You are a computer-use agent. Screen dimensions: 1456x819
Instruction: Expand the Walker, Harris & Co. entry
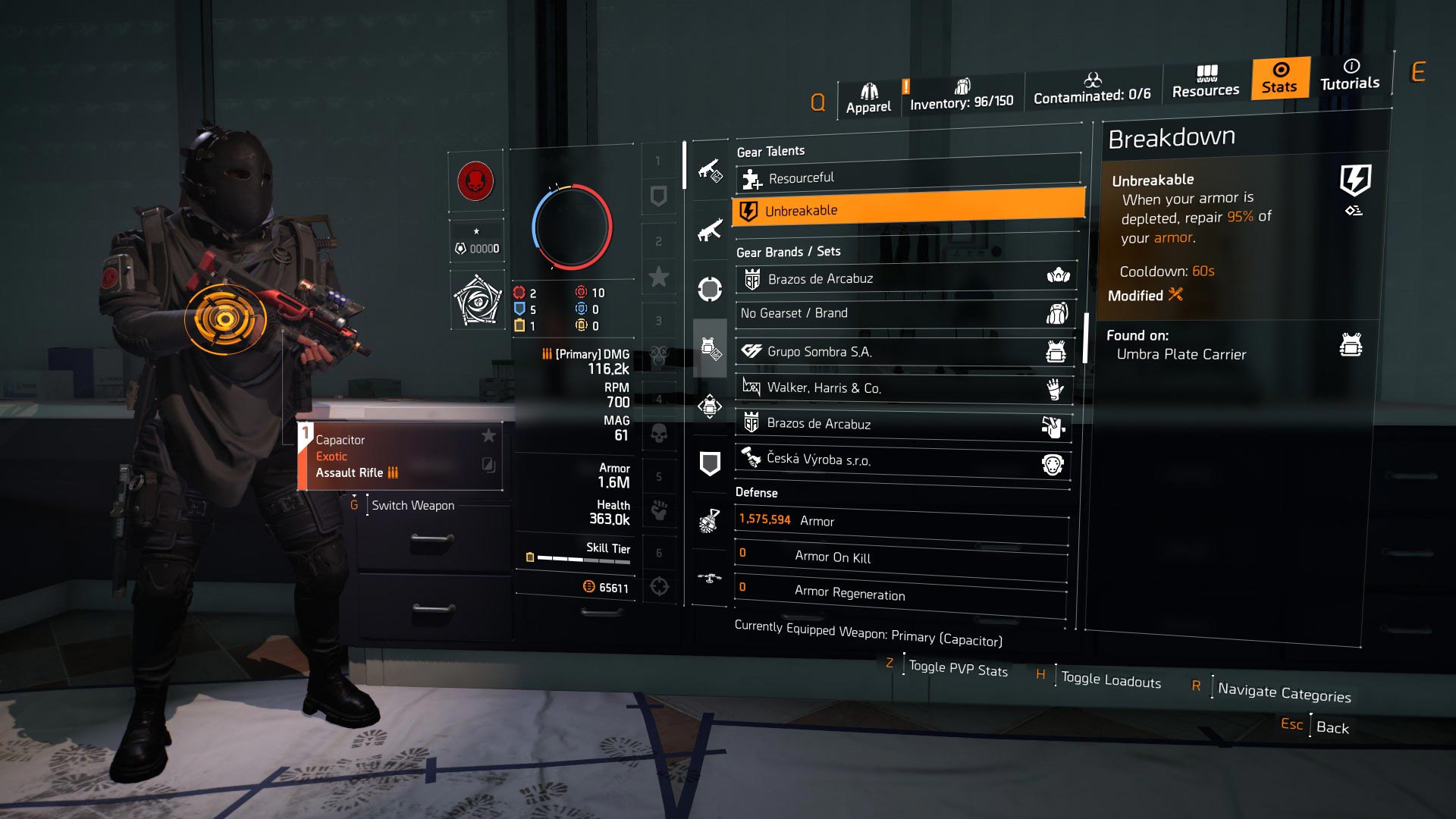[x=902, y=388]
